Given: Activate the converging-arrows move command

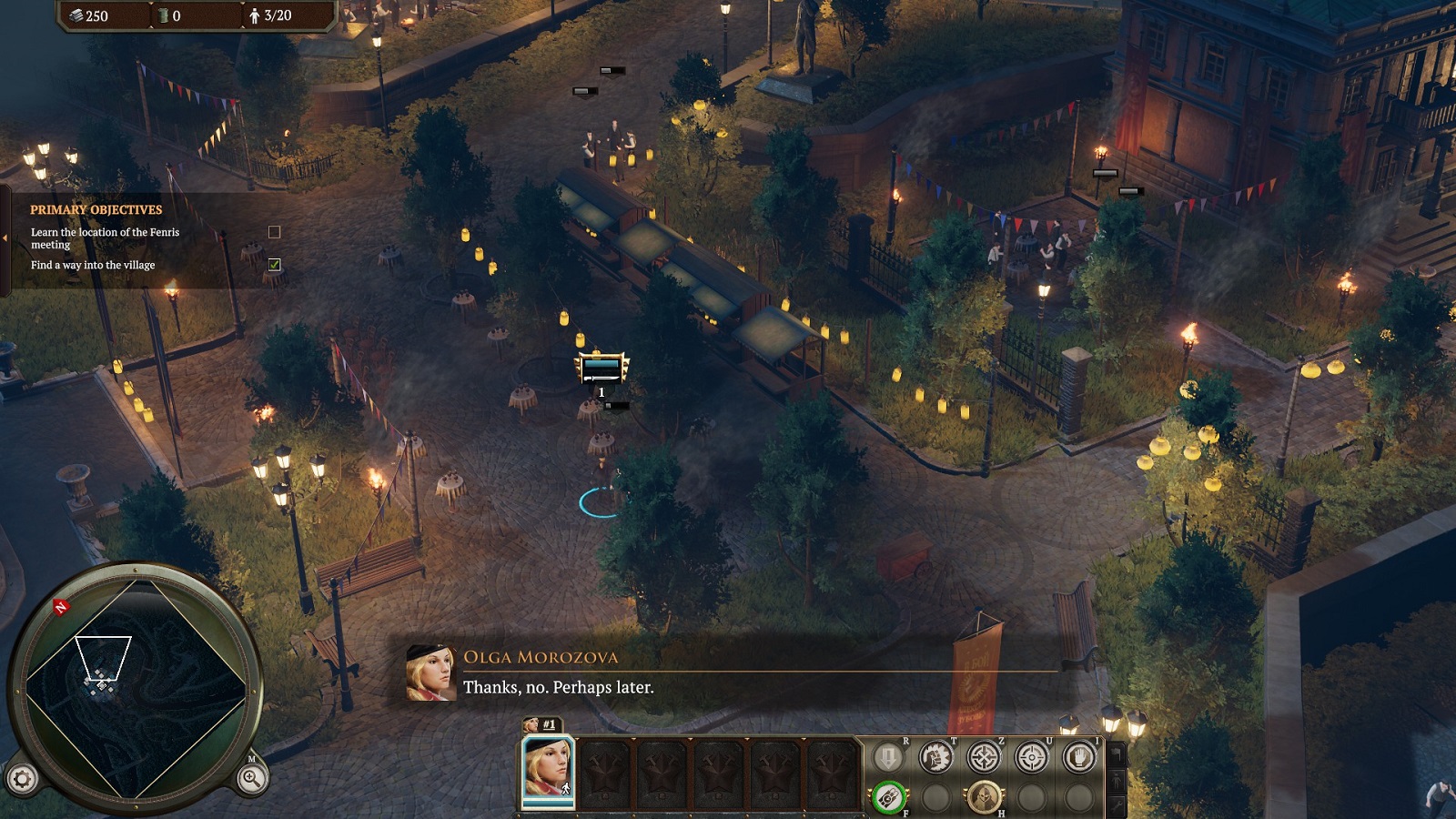Looking at the screenshot, I should pyautogui.click(x=984, y=757).
